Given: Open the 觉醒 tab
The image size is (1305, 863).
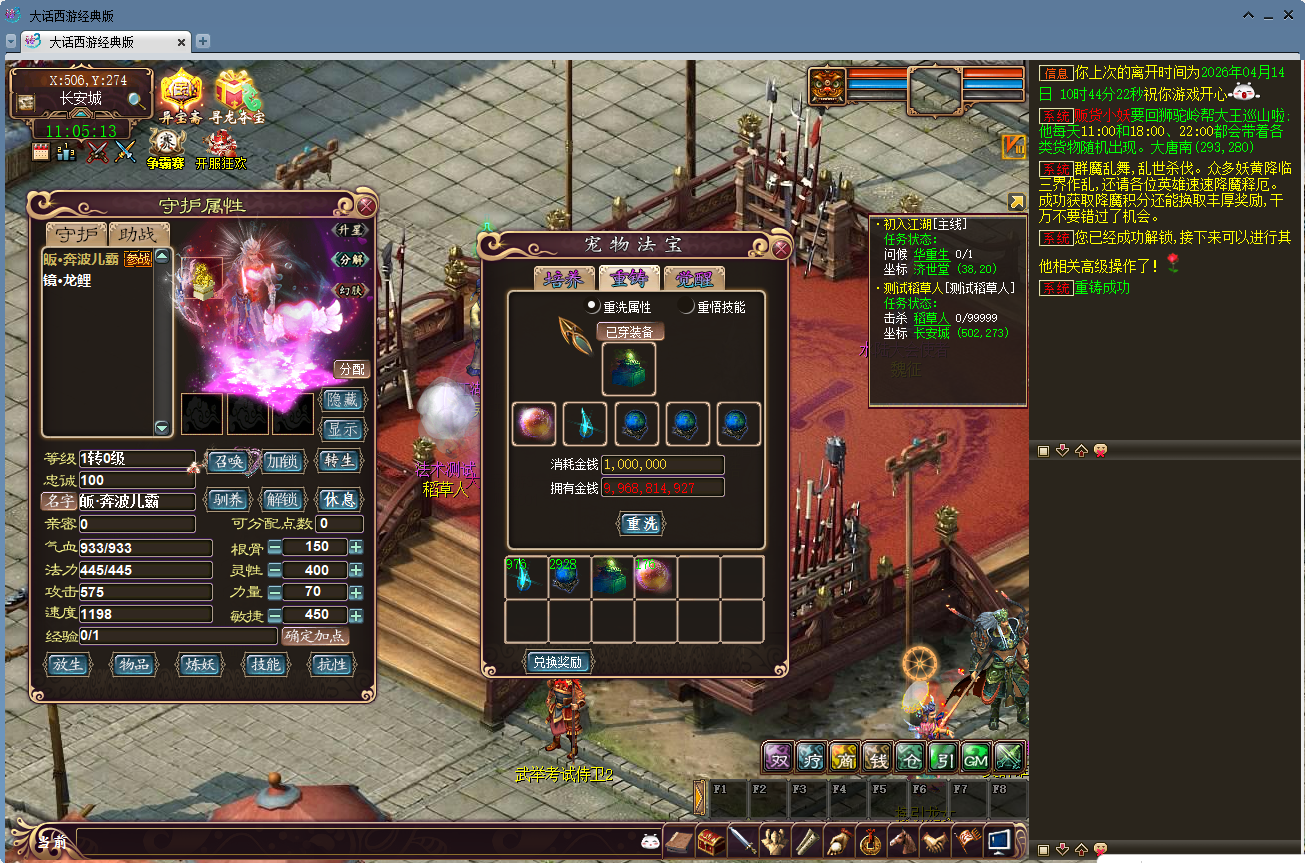Looking at the screenshot, I should [694, 278].
